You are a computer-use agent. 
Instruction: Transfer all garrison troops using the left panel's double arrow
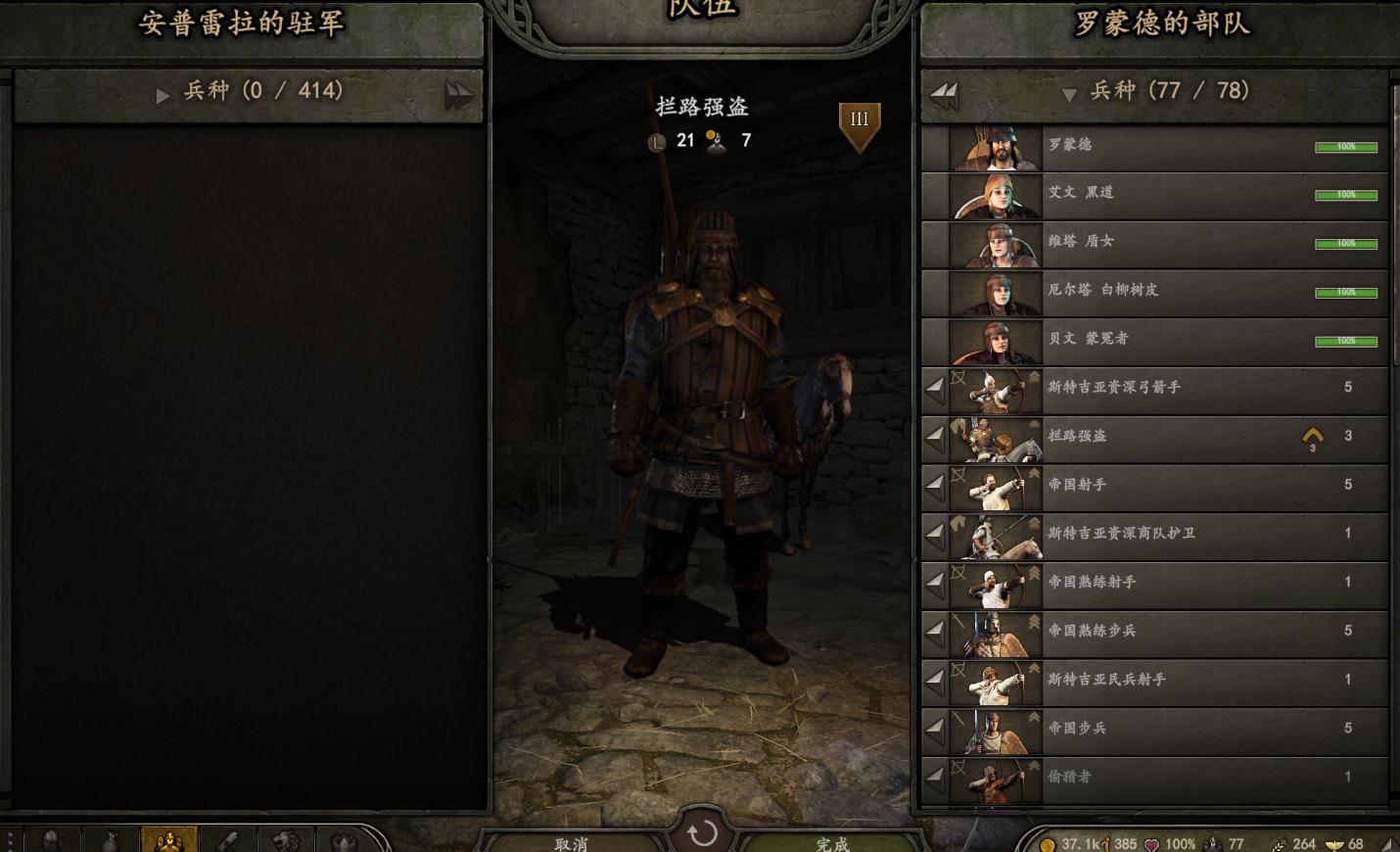(x=458, y=95)
